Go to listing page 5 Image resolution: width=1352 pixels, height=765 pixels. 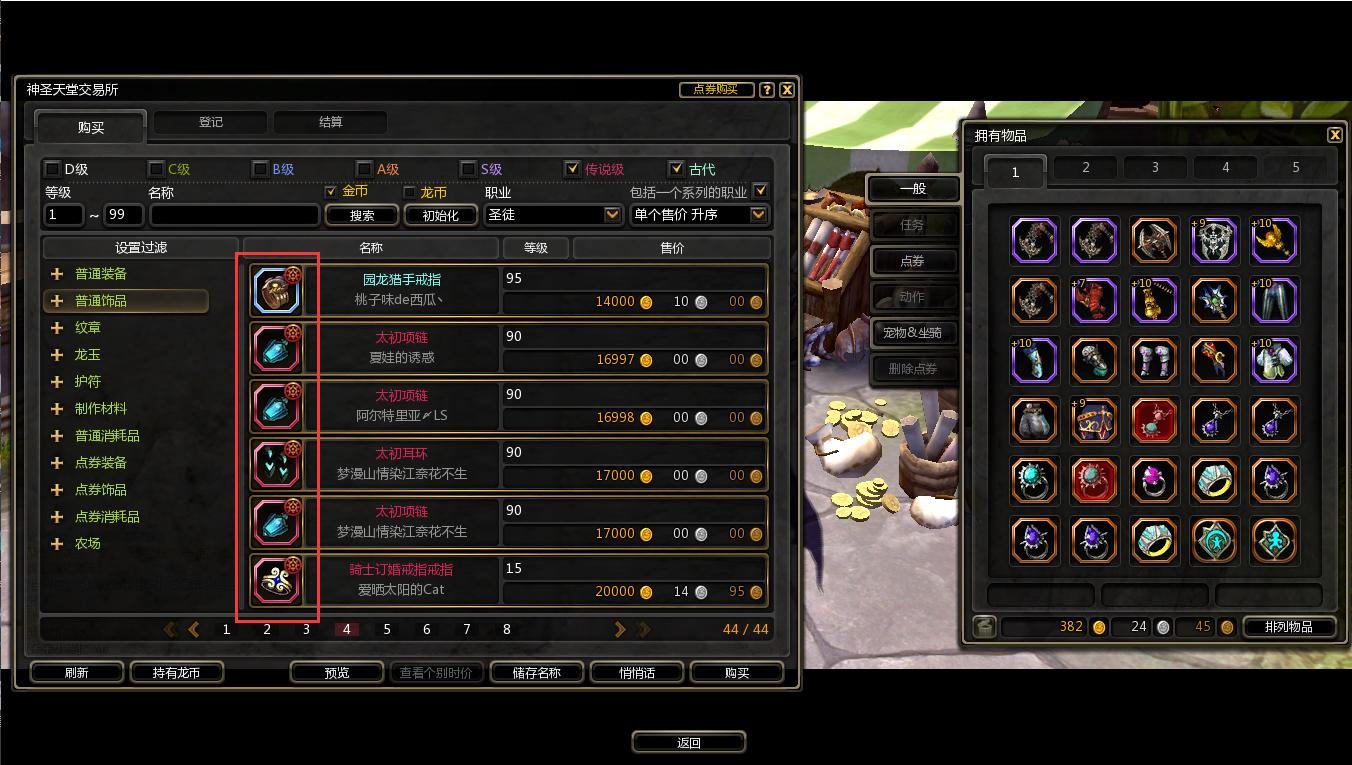pos(387,629)
